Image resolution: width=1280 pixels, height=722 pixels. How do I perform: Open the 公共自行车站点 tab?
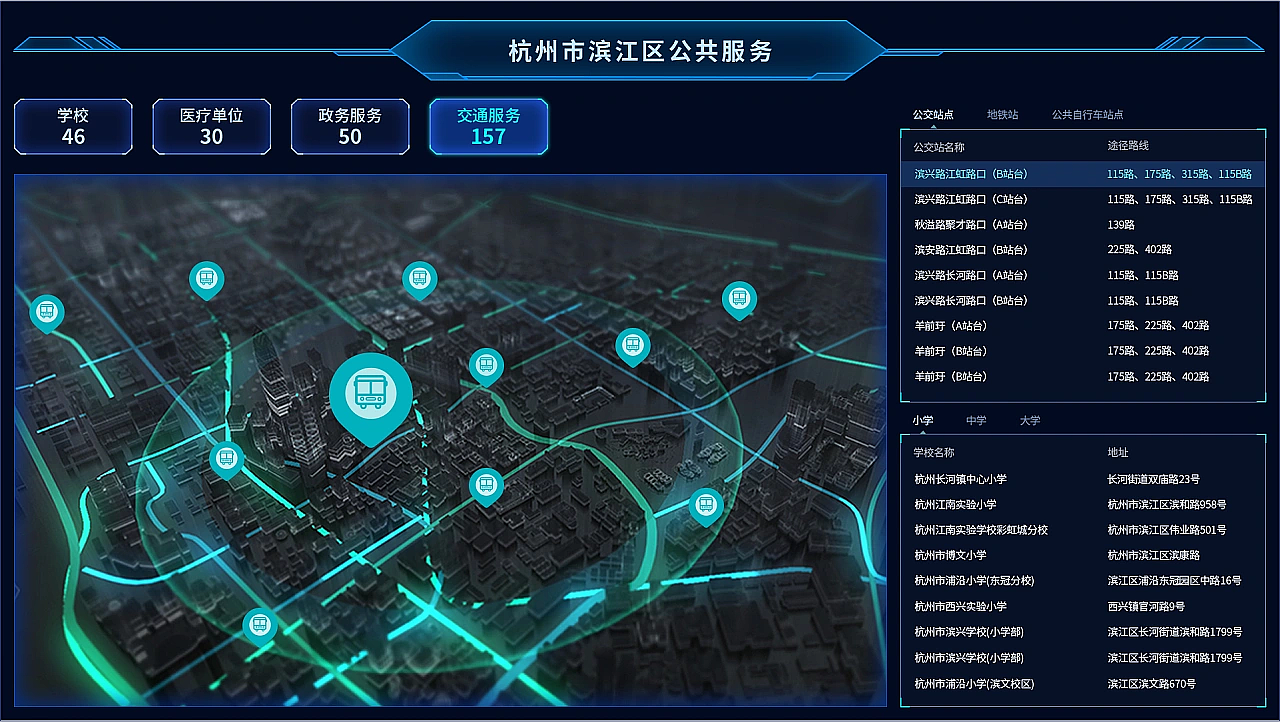1086,114
